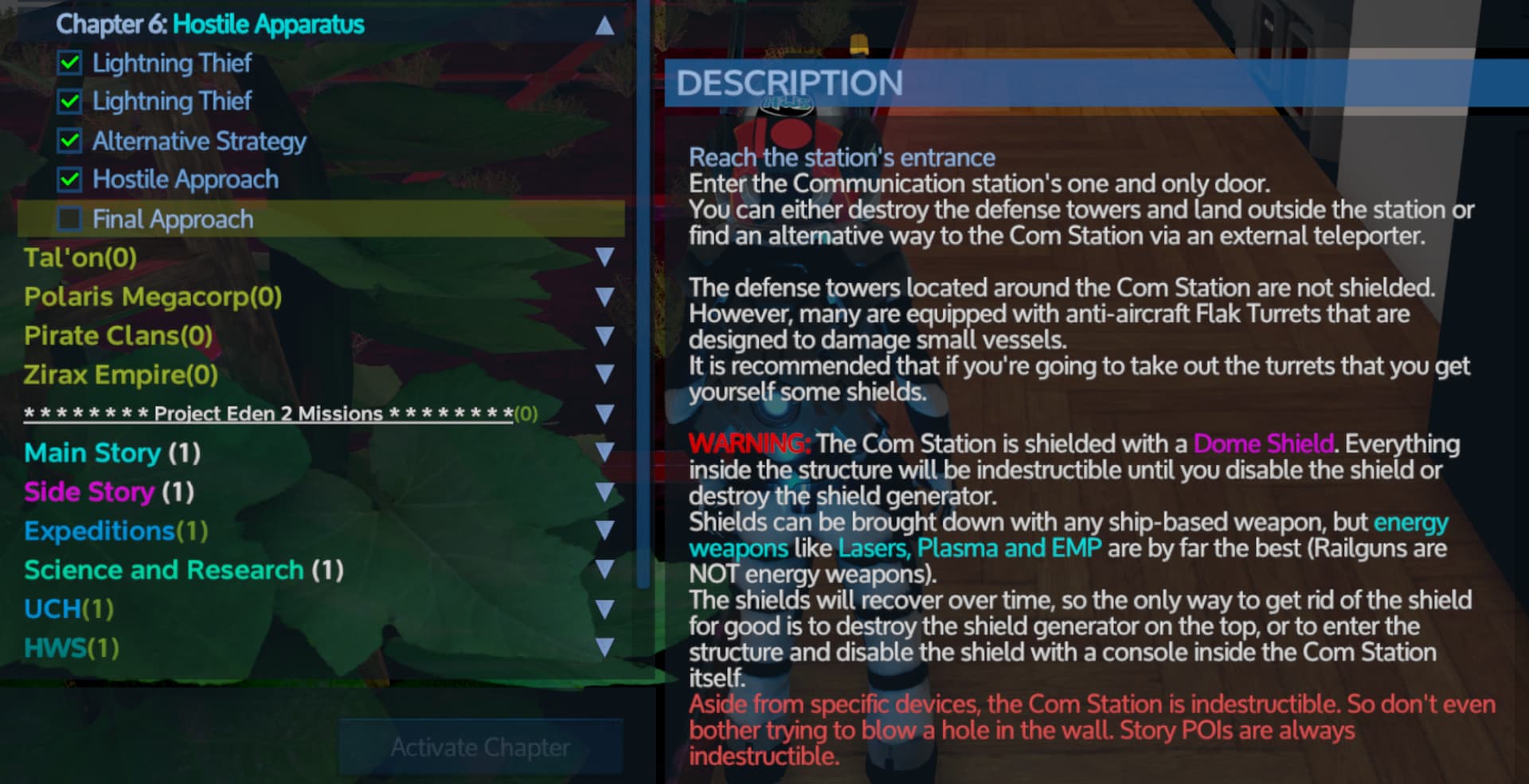Expand the Zirax Empire missions
Image resolution: width=1529 pixels, height=784 pixels.
pyautogui.click(x=604, y=375)
